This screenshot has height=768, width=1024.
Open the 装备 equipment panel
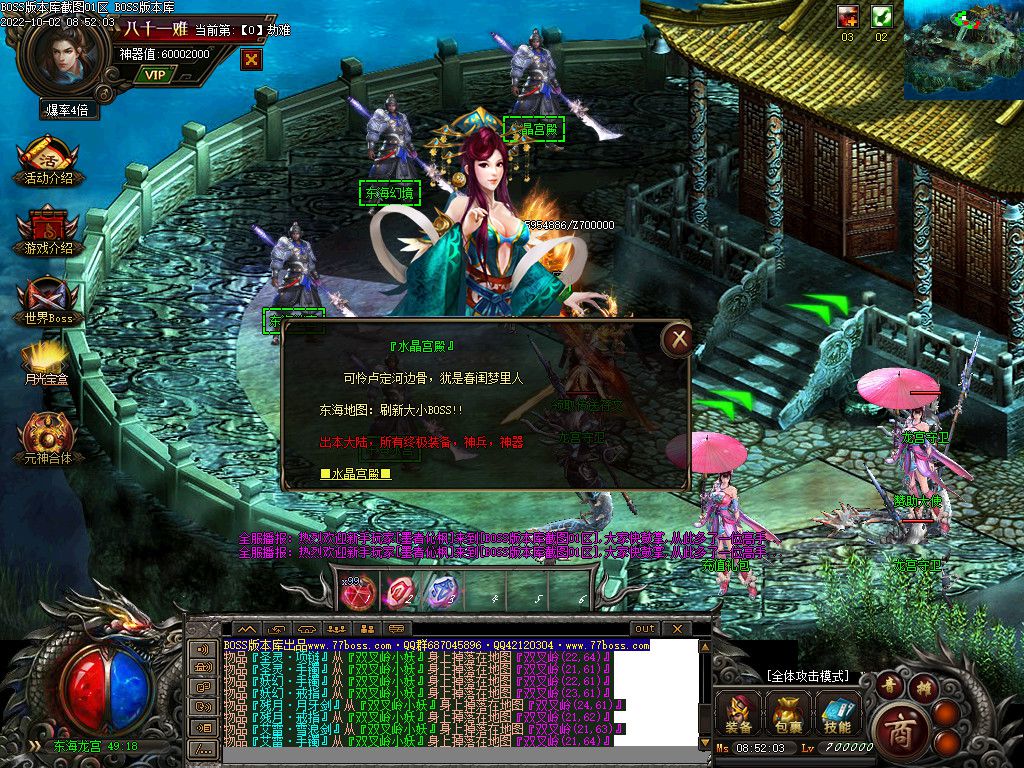point(740,714)
